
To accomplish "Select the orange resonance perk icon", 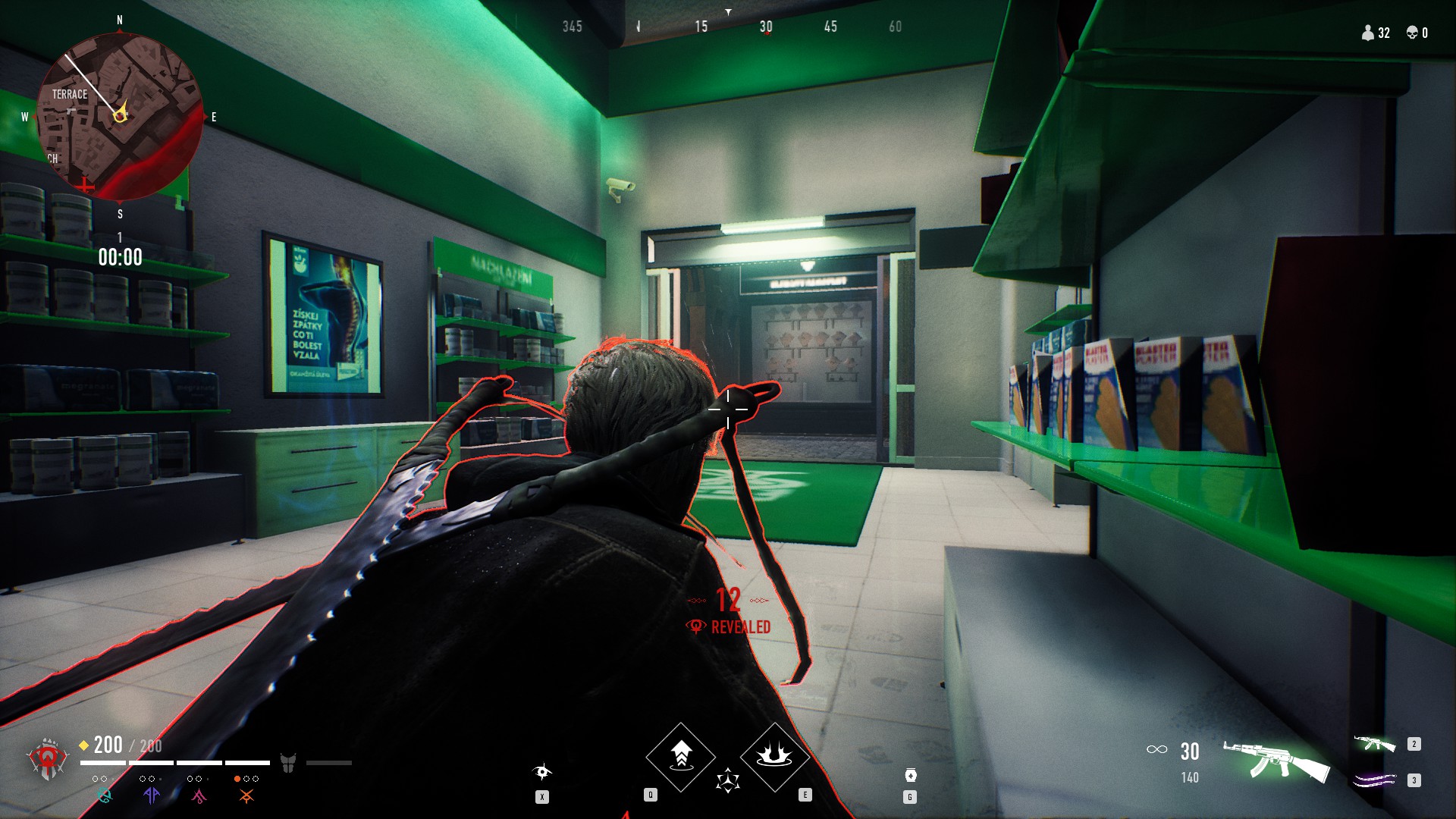I will (x=246, y=795).
